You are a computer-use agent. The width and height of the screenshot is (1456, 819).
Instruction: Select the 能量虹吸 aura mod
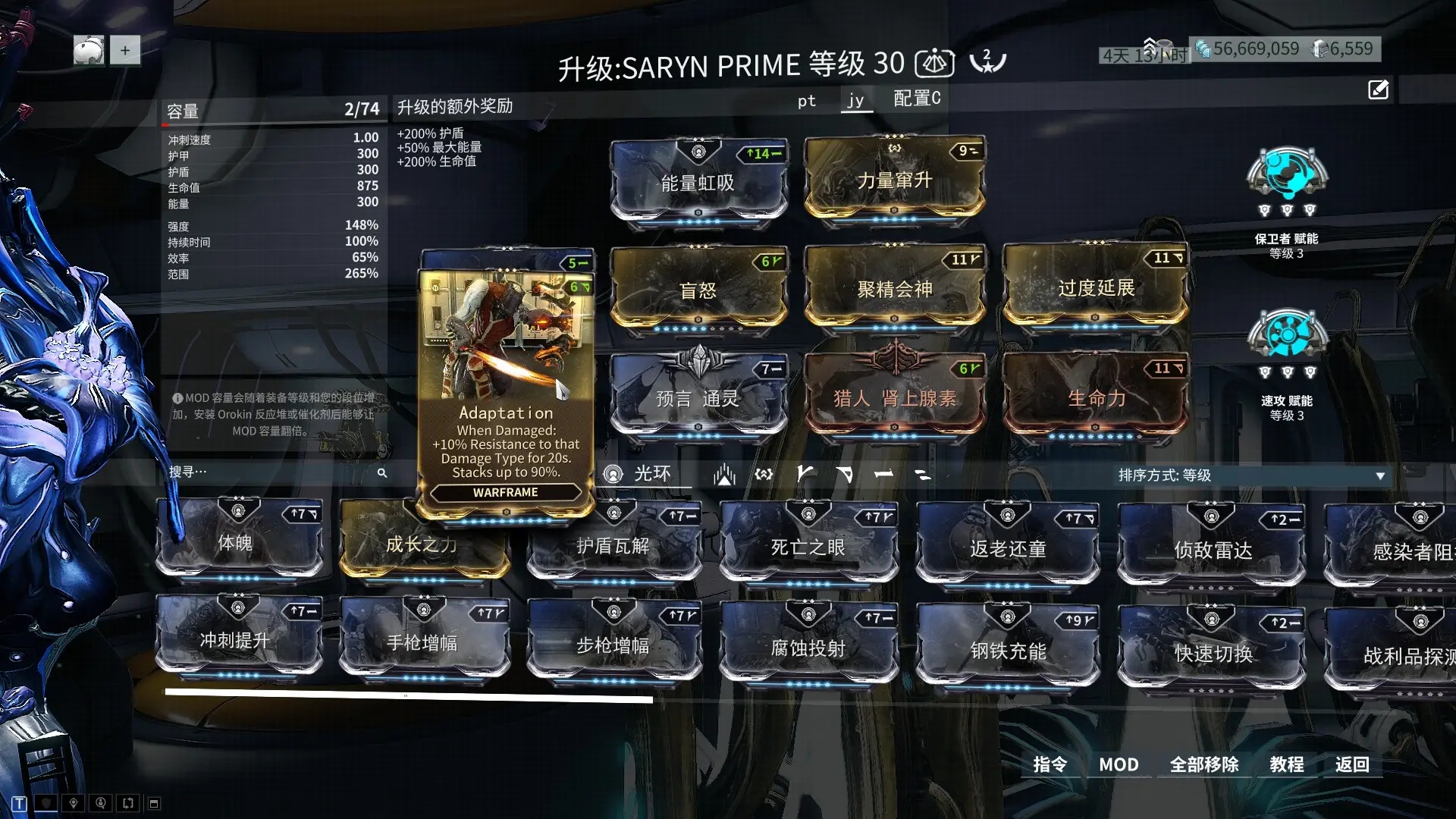click(x=698, y=180)
